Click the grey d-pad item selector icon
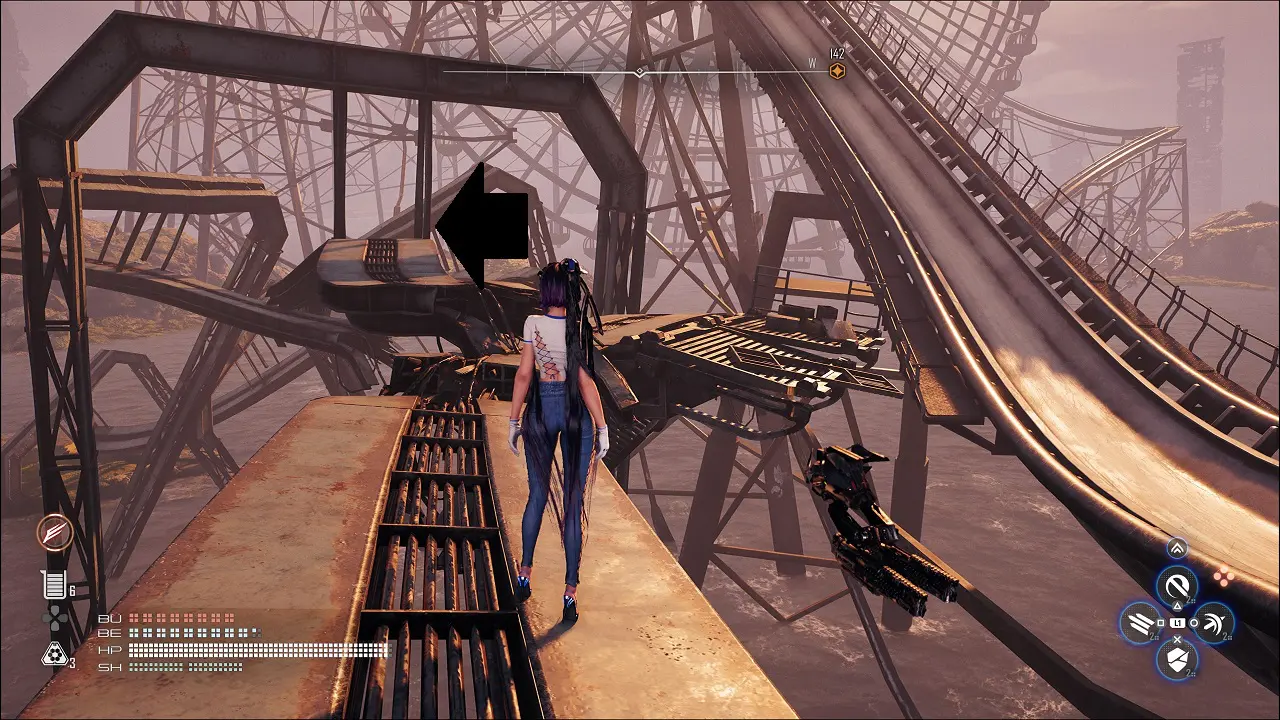Viewport: 1280px width, 720px height. pyautogui.click(x=53, y=620)
